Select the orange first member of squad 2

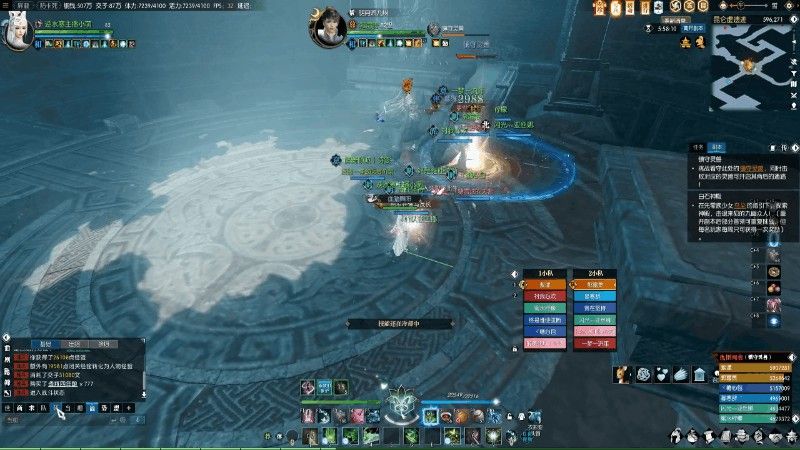(x=593, y=284)
